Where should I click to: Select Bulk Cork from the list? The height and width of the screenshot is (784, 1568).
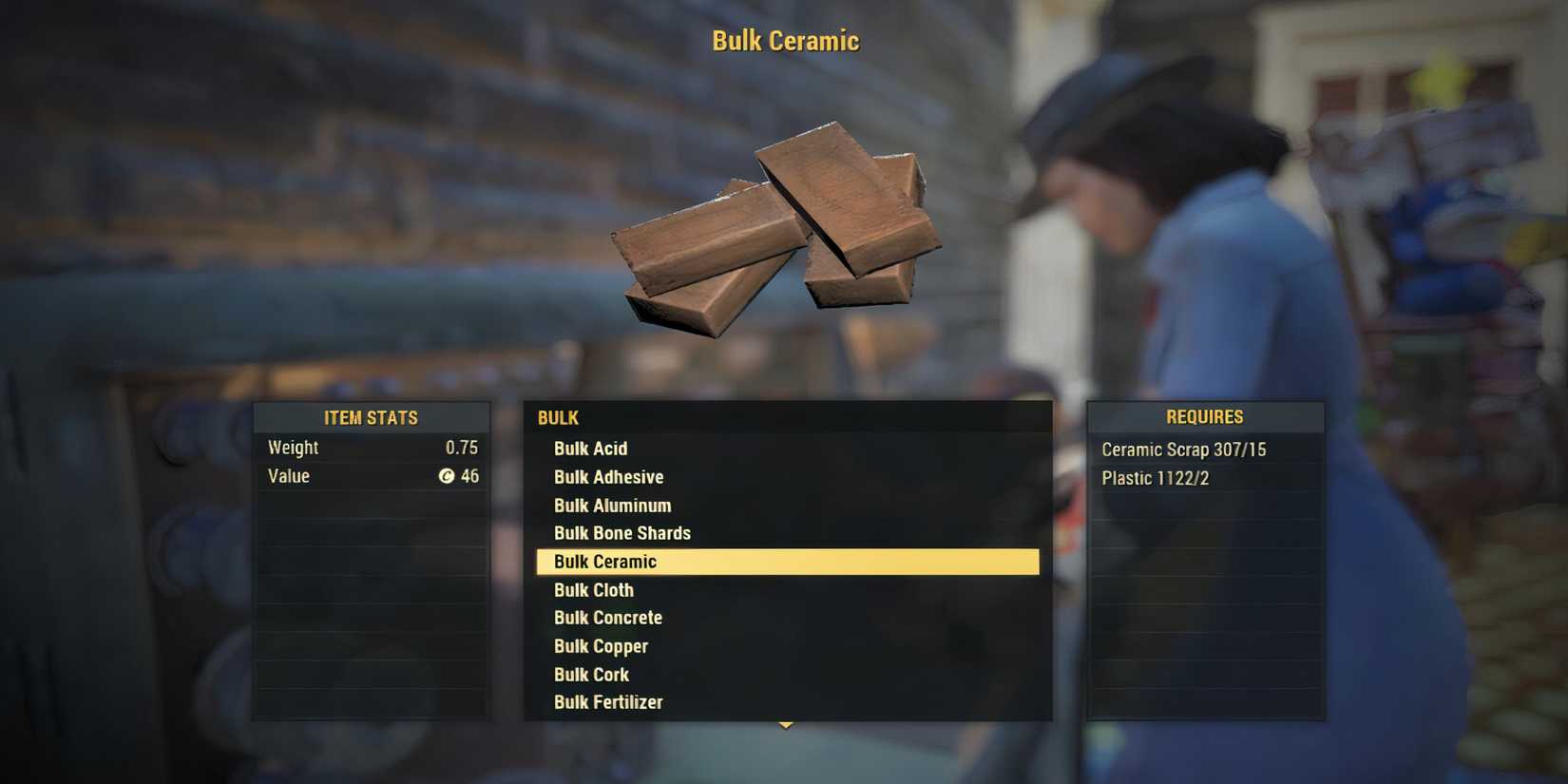(x=591, y=674)
